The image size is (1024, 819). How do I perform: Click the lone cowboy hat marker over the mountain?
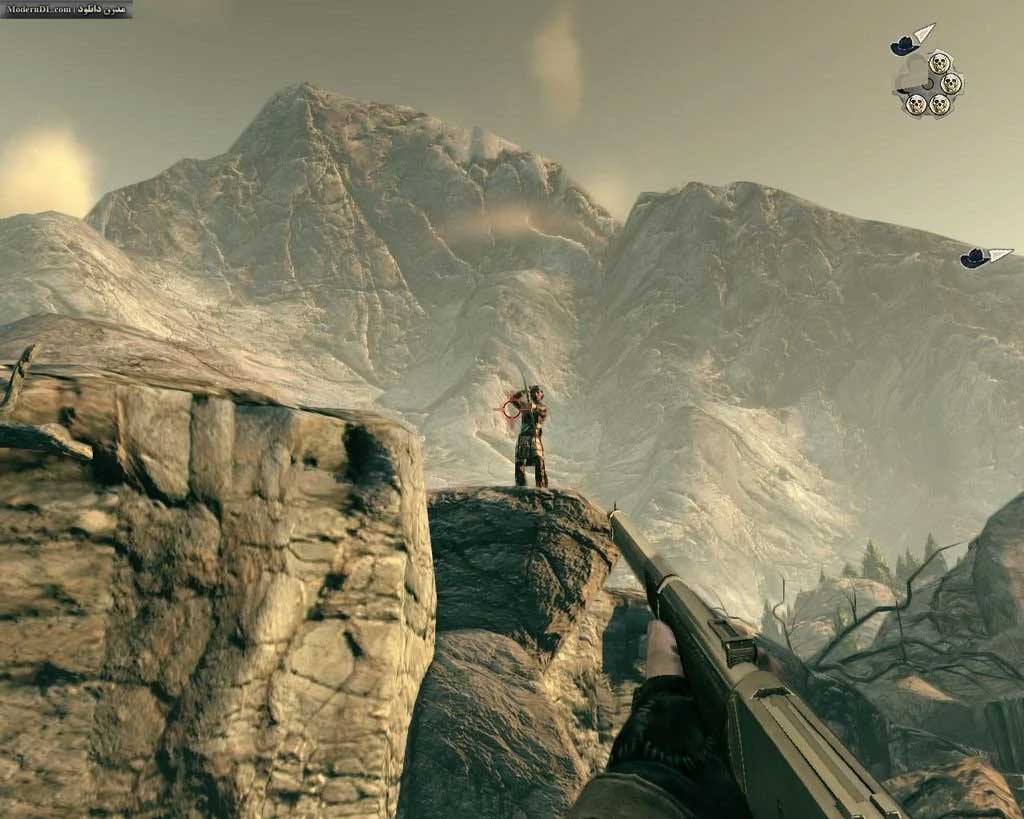[x=975, y=258]
